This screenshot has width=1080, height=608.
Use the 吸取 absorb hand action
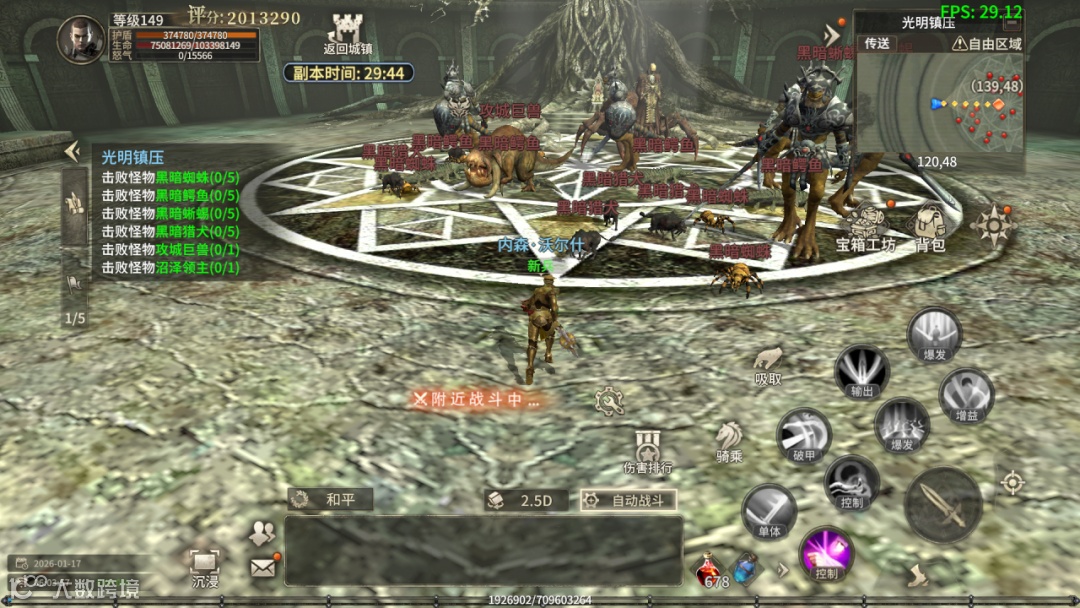767,363
